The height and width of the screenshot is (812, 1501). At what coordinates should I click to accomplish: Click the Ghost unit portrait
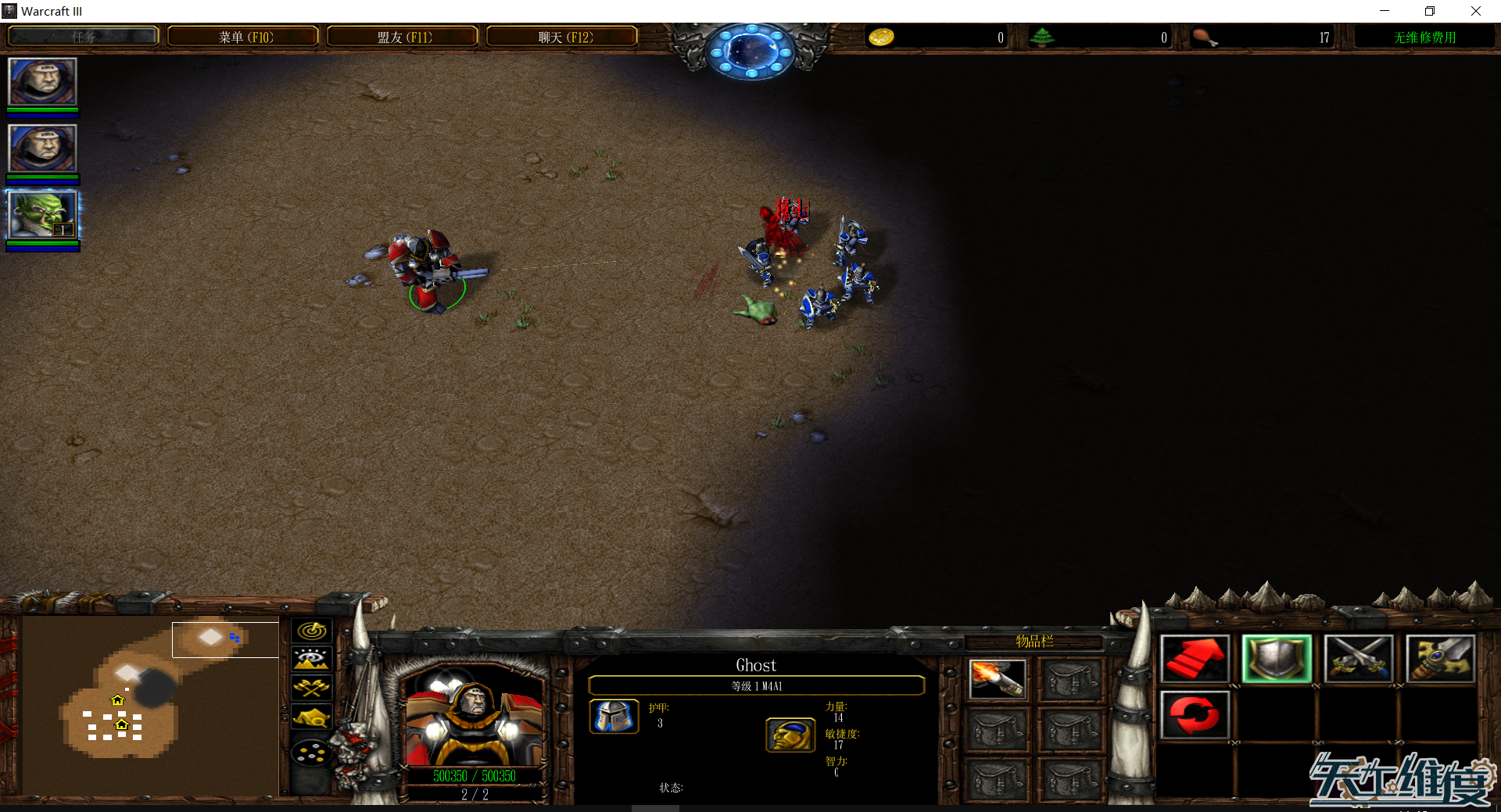474,716
